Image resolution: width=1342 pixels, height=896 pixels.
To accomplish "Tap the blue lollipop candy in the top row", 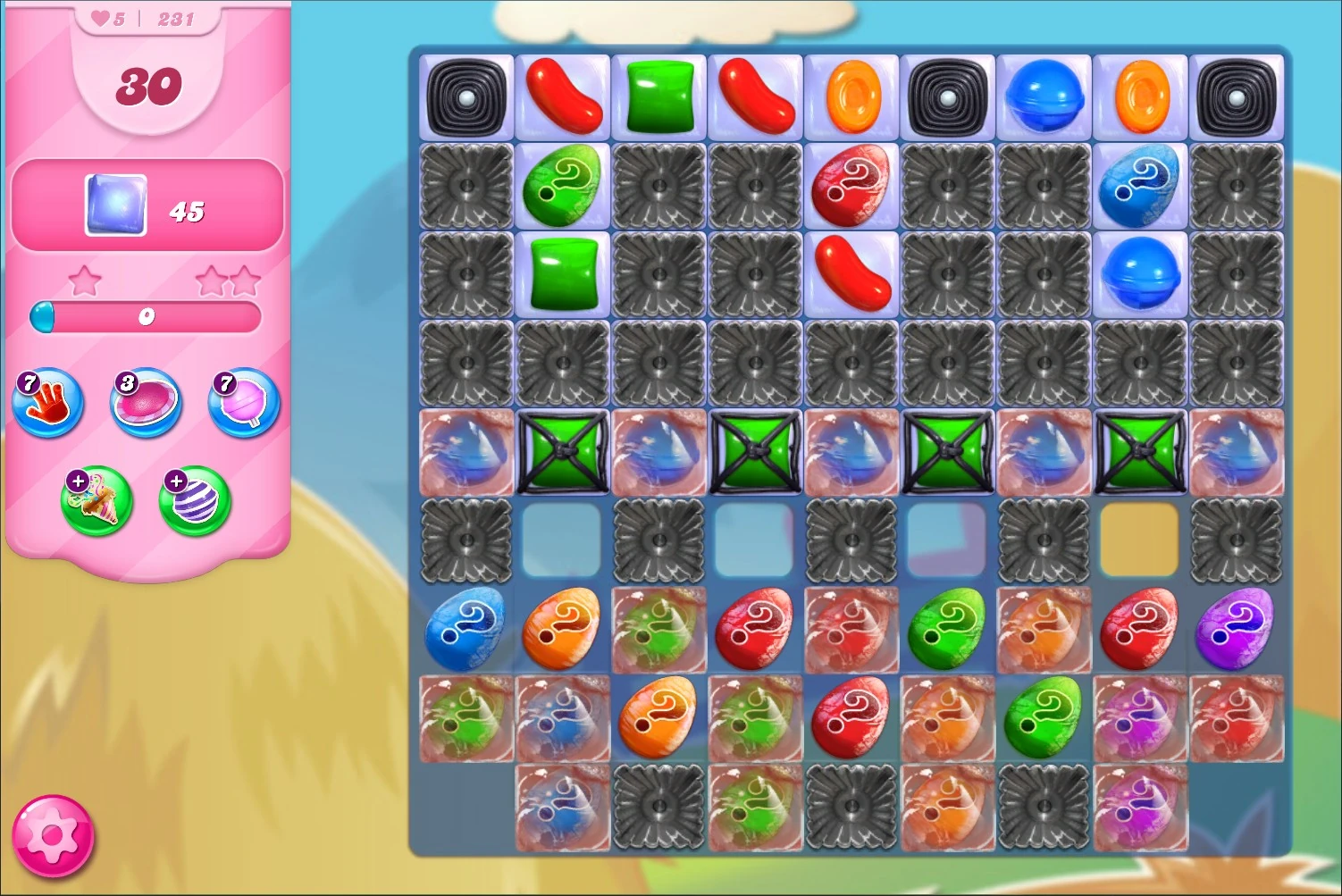I will click(x=1044, y=95).
